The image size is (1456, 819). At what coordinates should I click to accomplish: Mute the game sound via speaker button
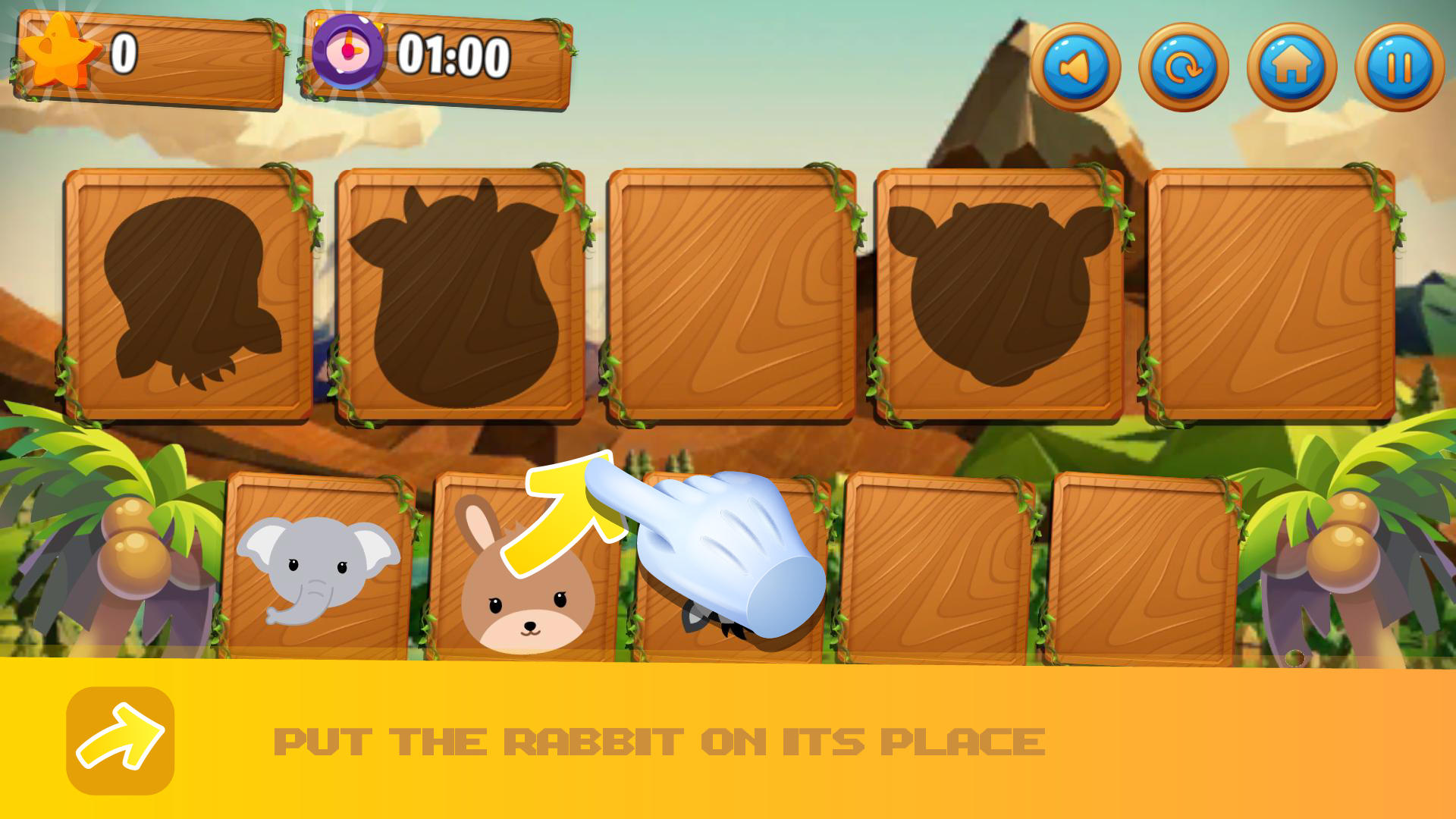[x=1080, y=67]
